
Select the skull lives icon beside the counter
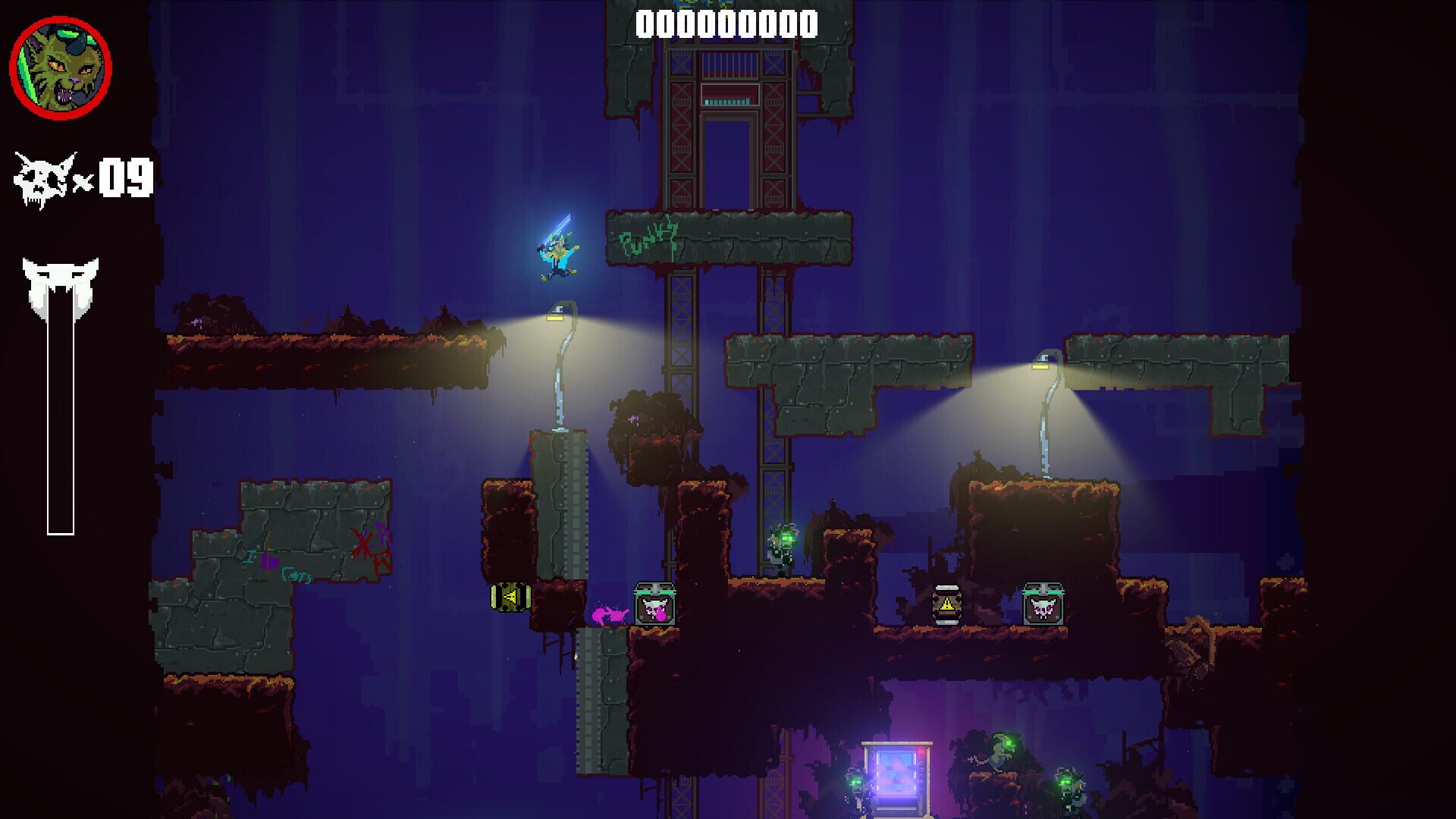42,178
